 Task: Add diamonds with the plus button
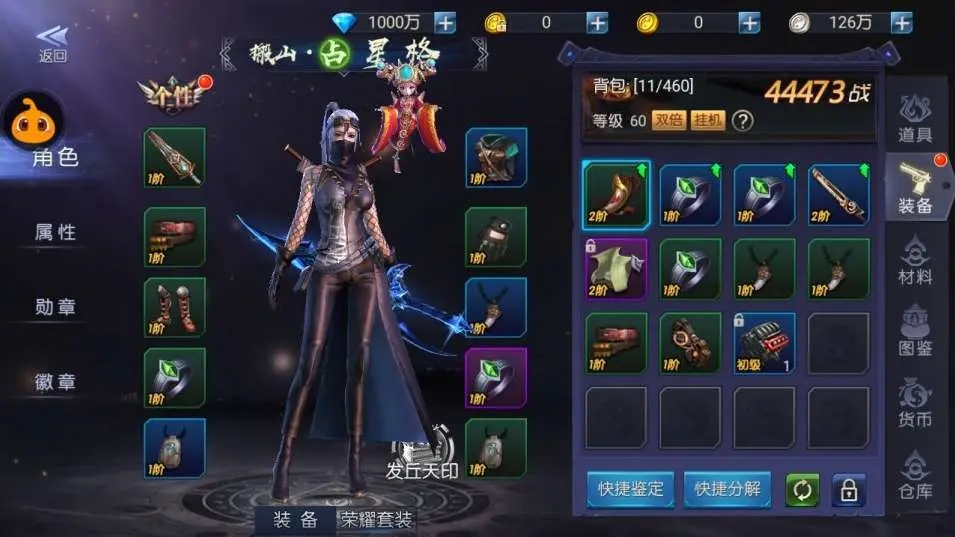click(x=444, y=22)
